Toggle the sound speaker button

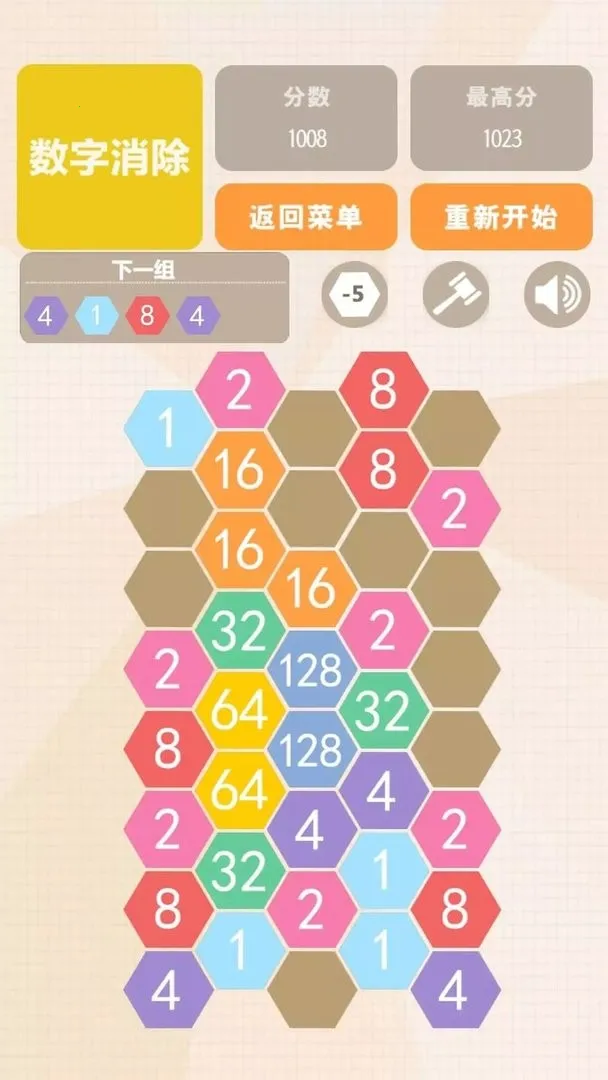pos(557,295)
